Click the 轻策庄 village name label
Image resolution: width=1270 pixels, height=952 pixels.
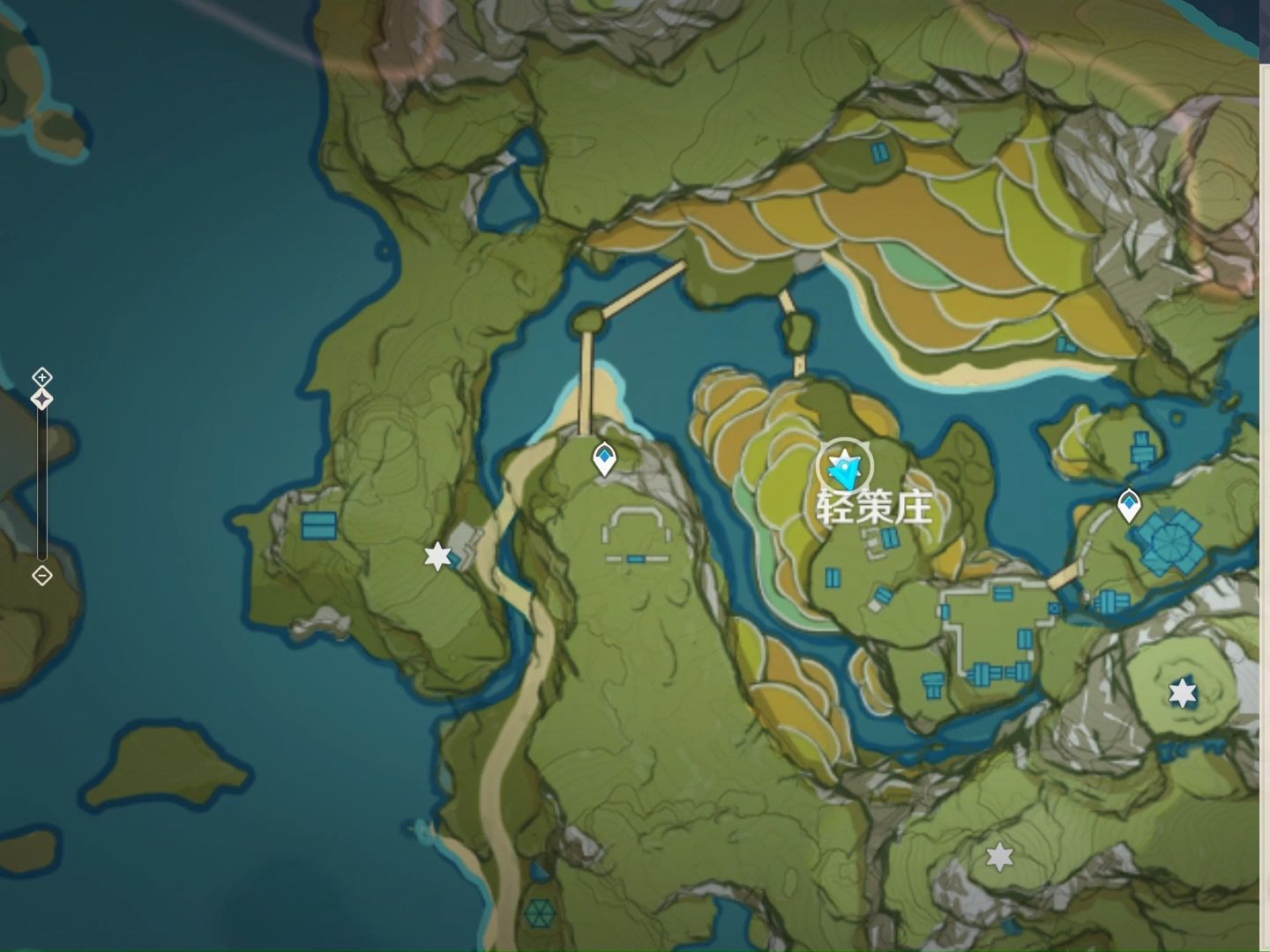(874, 508)
